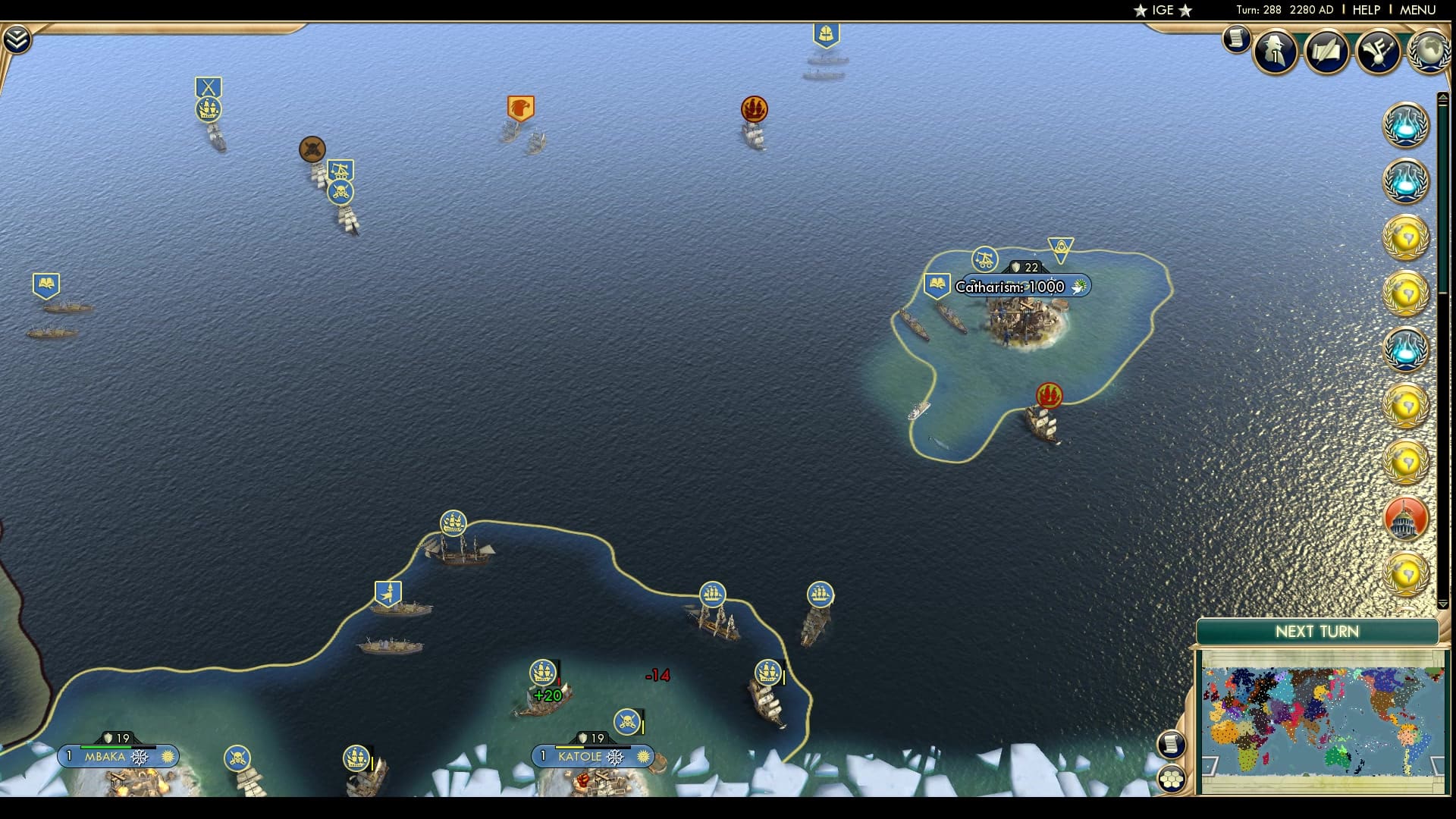Screen dimensions: 1456x819
Task: Click a blue science beaker notification bubble
Action: 1407,125
